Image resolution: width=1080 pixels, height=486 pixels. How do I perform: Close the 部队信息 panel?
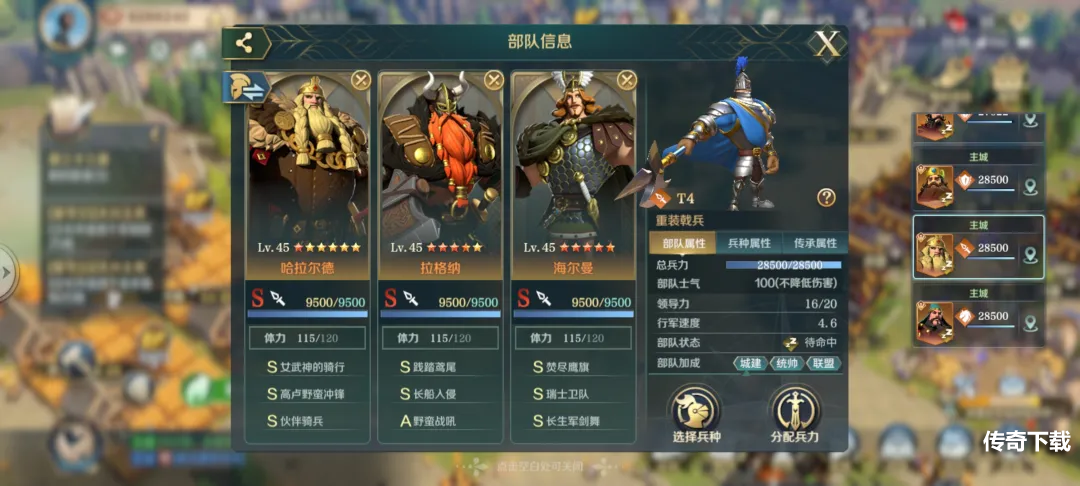[x=827, y=44]
